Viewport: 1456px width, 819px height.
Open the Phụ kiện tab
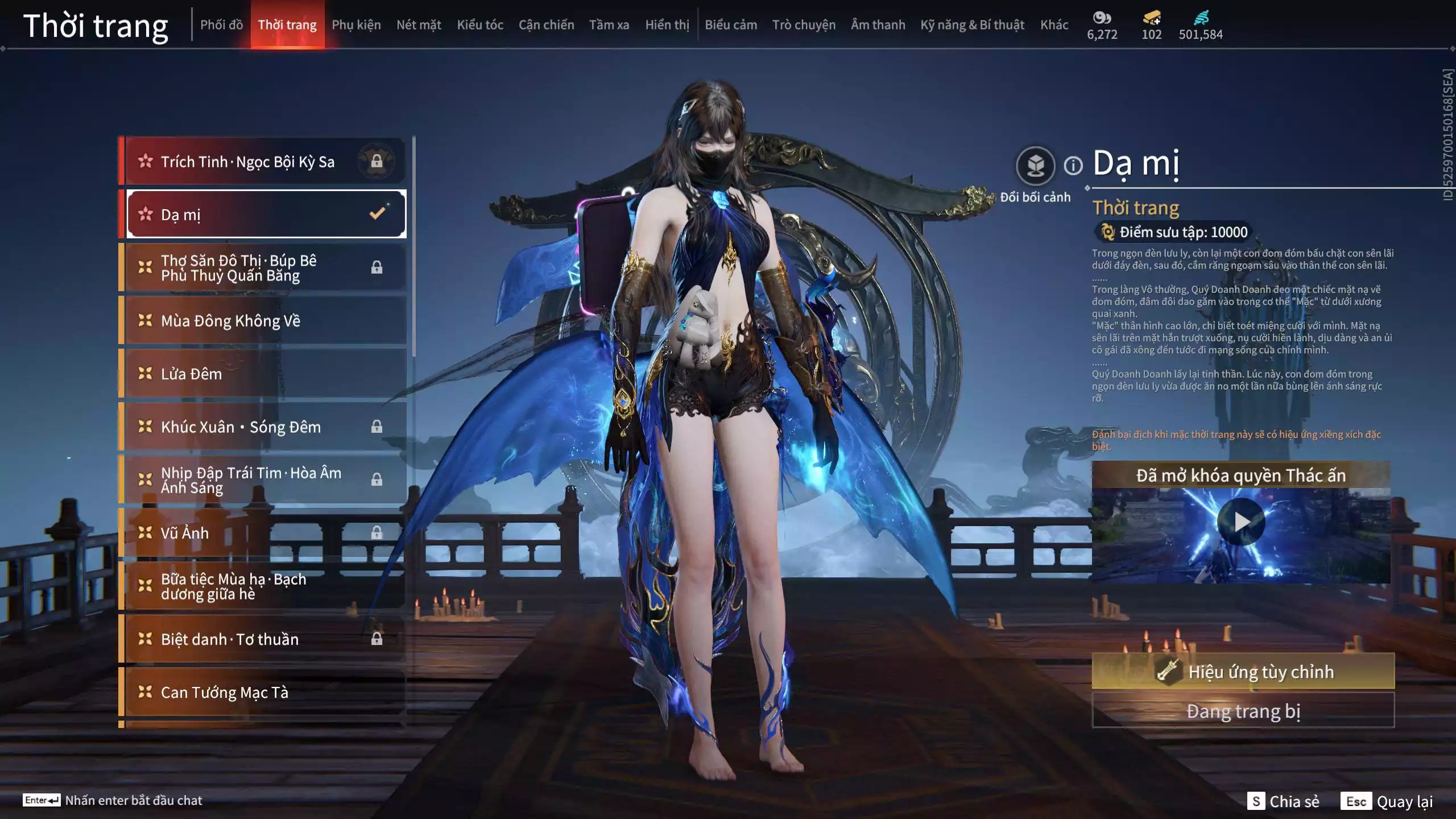tap(356, 25)
